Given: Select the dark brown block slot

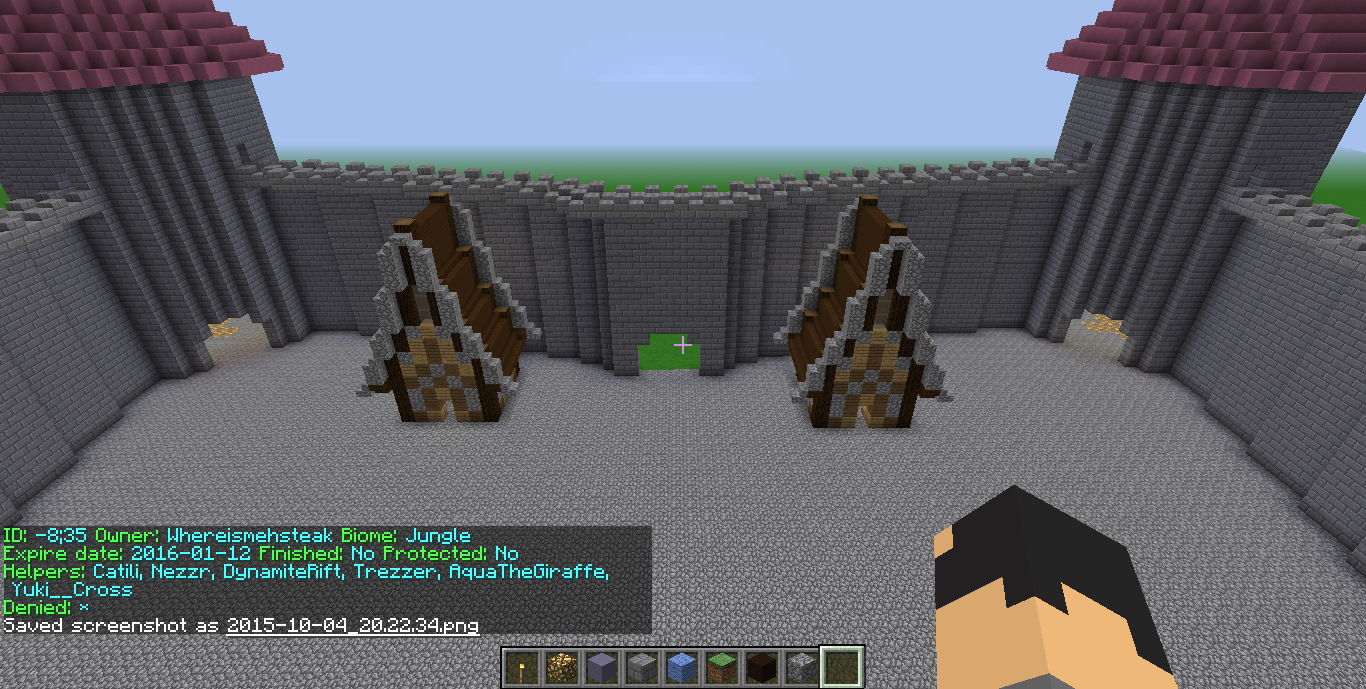Looking at the screenshot, I should (761, 667).
